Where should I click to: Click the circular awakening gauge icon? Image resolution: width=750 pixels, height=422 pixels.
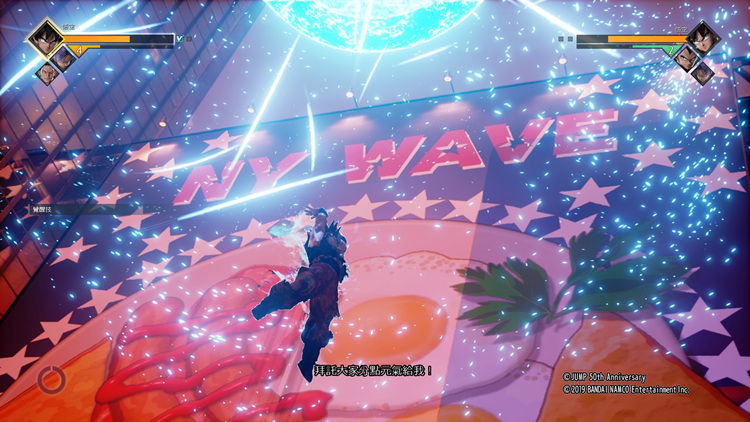click(x=51, y=379)
